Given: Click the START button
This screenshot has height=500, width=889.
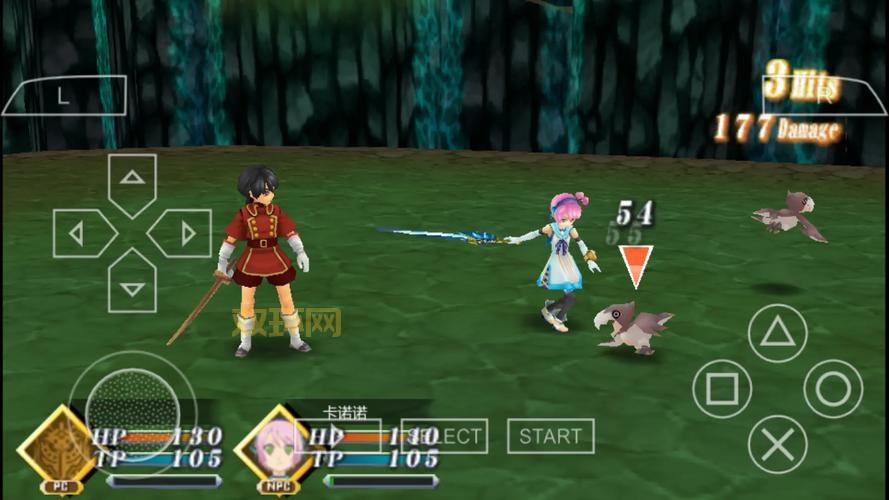Looking at the screenshot, I should (550, 436).
